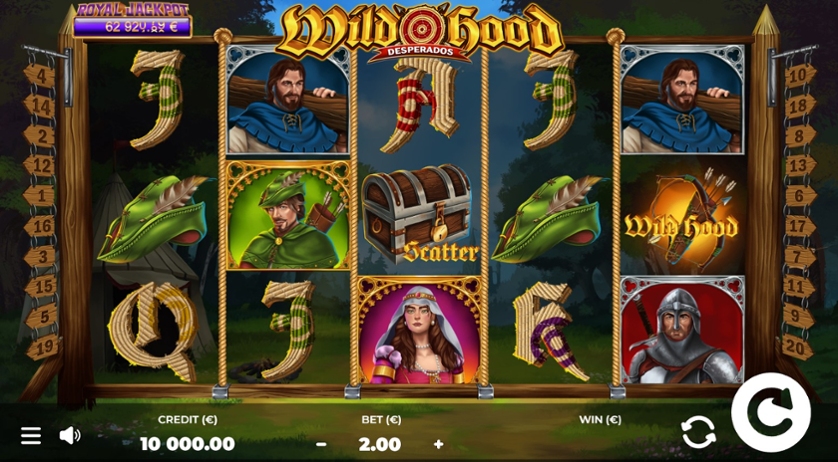The width and height of the screenshot is (838, 462).
Task: Open the hamburger menu
Action: (31, 435)
